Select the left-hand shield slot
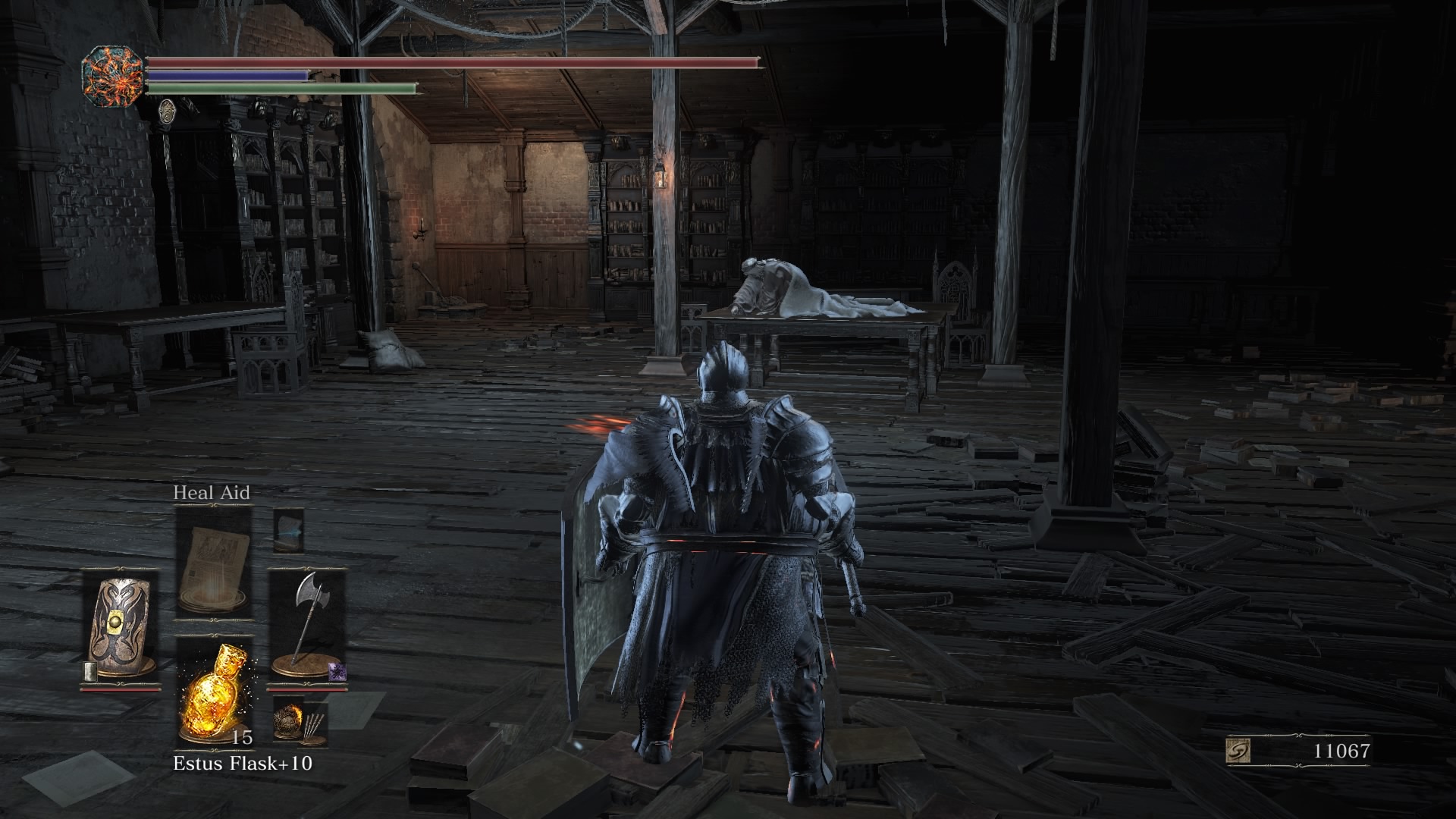 click(x=120, y=627)
